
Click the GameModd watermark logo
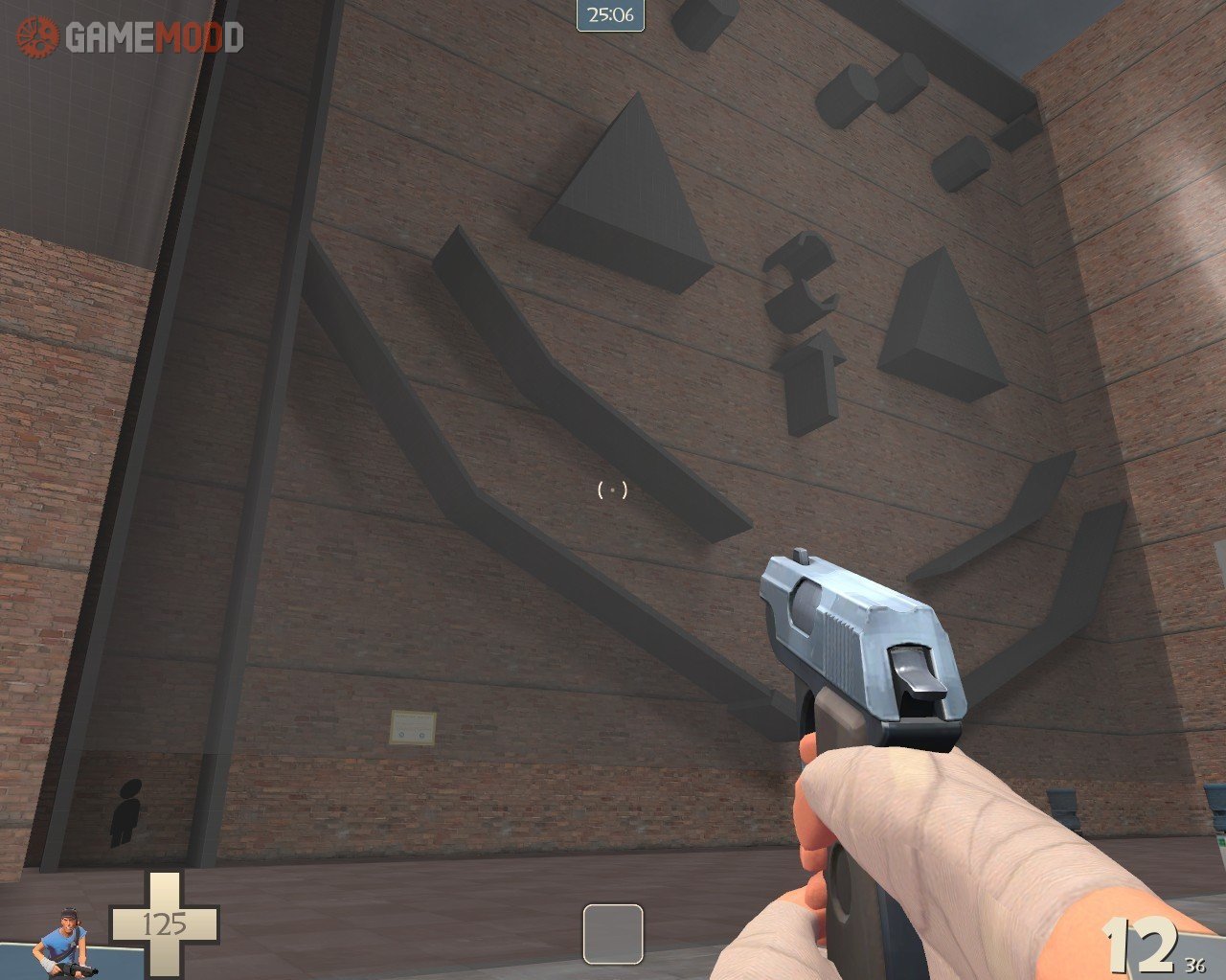131,37
